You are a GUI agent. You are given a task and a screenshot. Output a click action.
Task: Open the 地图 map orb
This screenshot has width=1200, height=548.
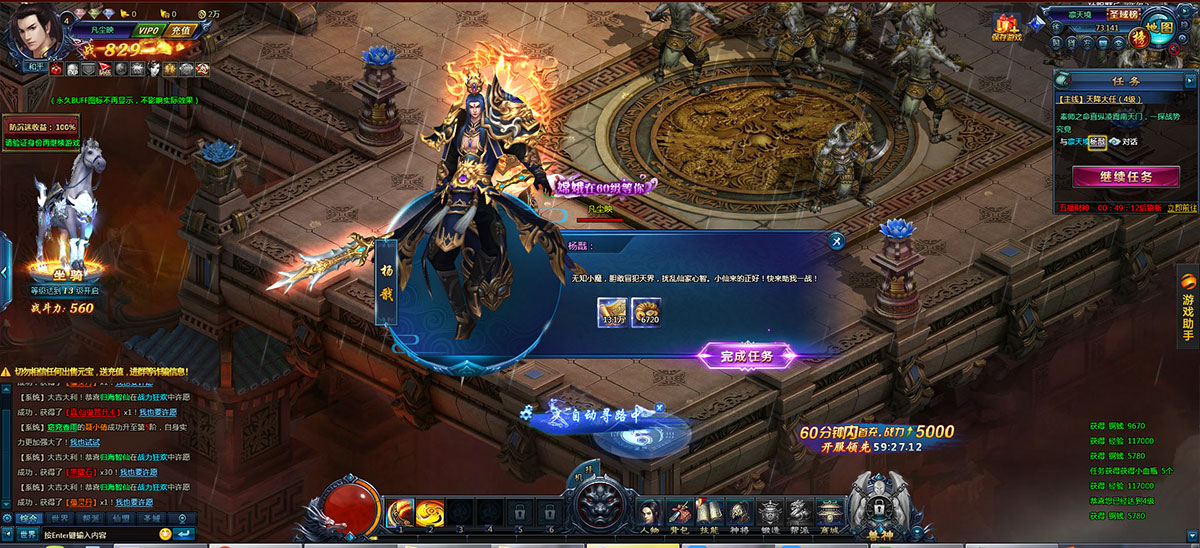pos(1160,27)
